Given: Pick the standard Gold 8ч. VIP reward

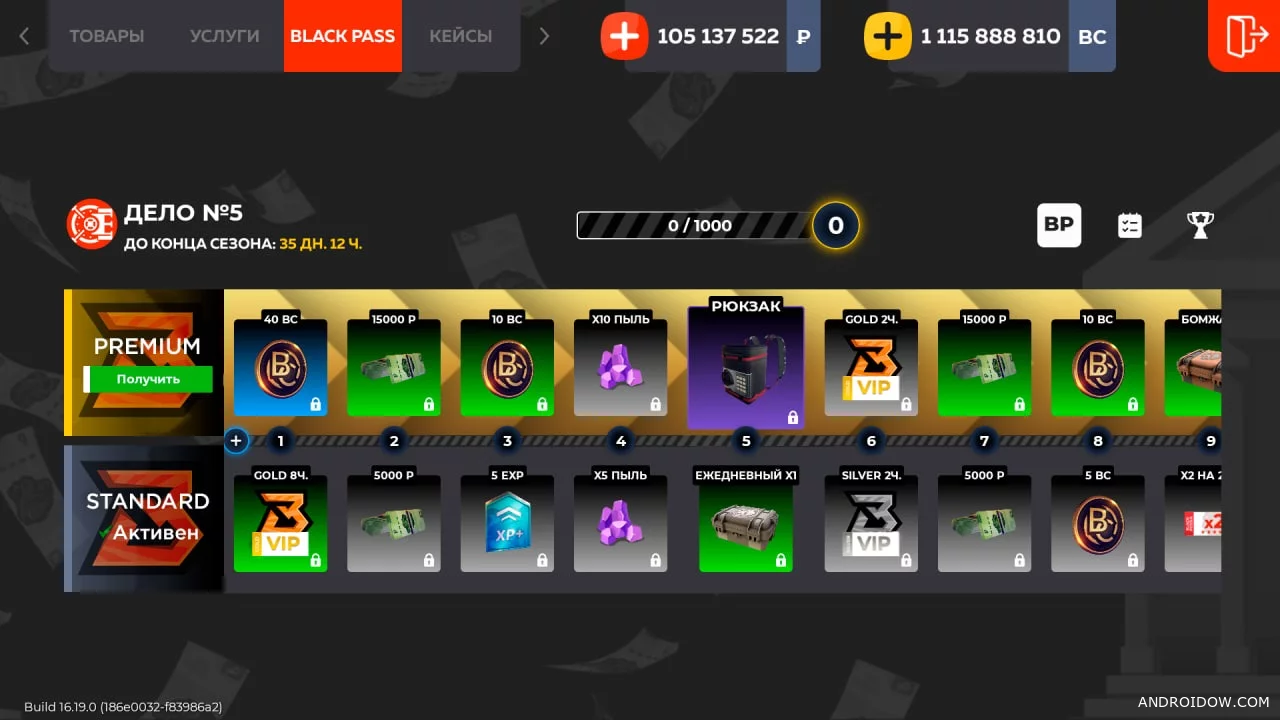Looking at the screenshot, I should click(x=280, y=523).
